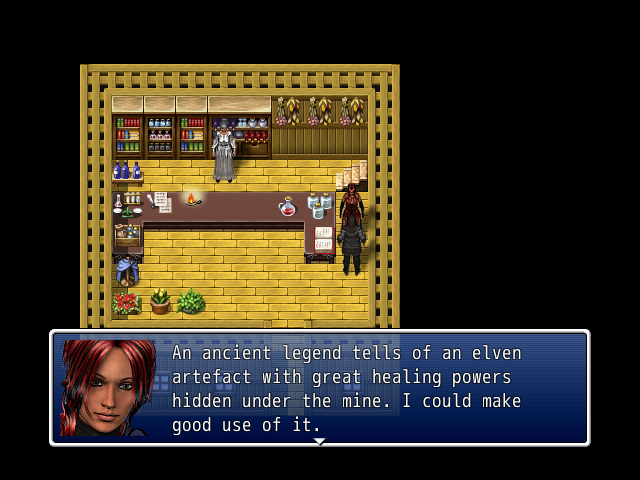Advance the elven artefact dialogue text box
640x480 pixels.
tap(345, 388)
